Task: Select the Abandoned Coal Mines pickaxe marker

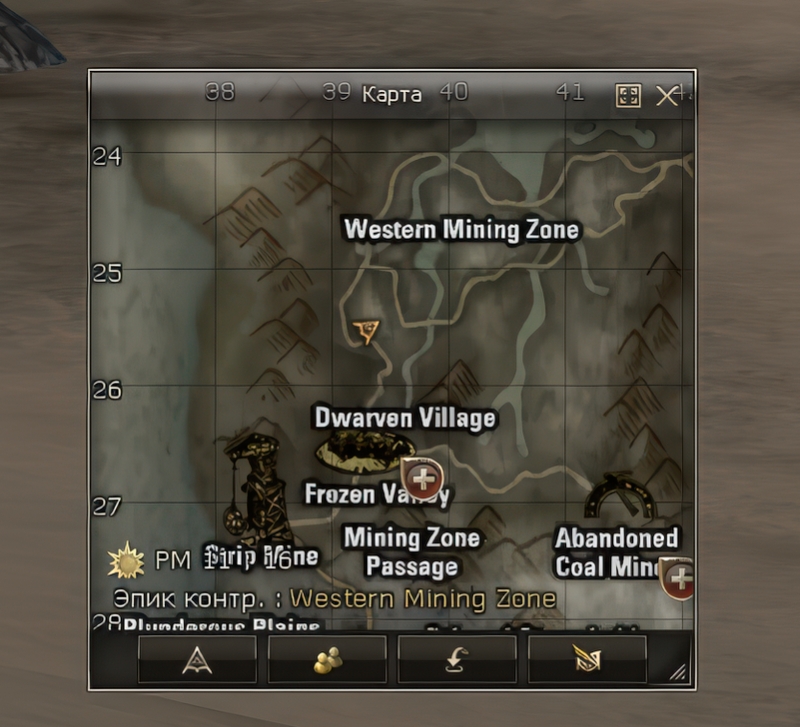Action: 619,497
